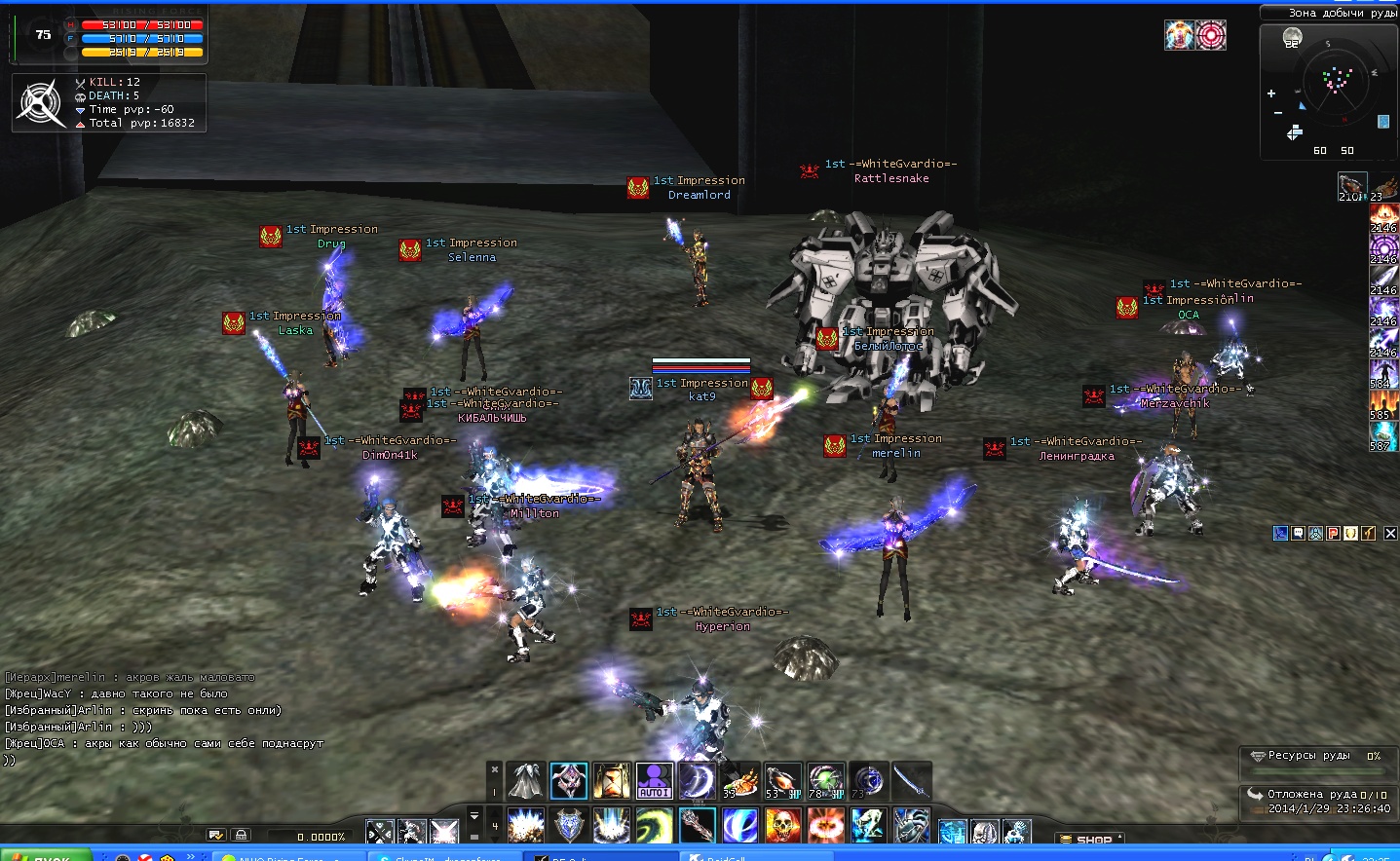Close the small icon toolbar with X
The height and width of the screenshot is (861, 1400).
coord(1390,533)
